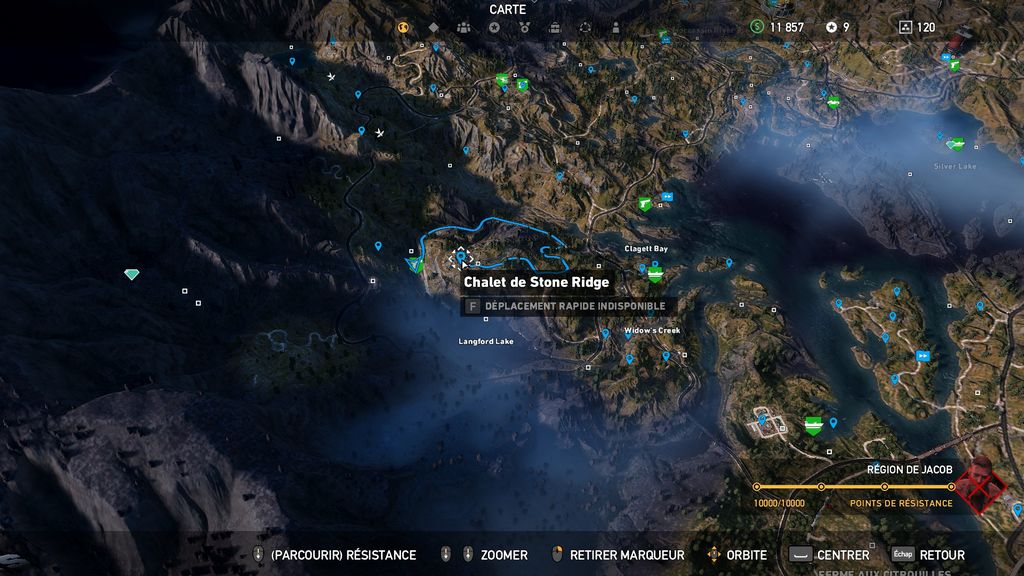This screenshot has height=576, width=1024.
Task: Switch to the diamond-shaped tab
Action: [434, 27]
